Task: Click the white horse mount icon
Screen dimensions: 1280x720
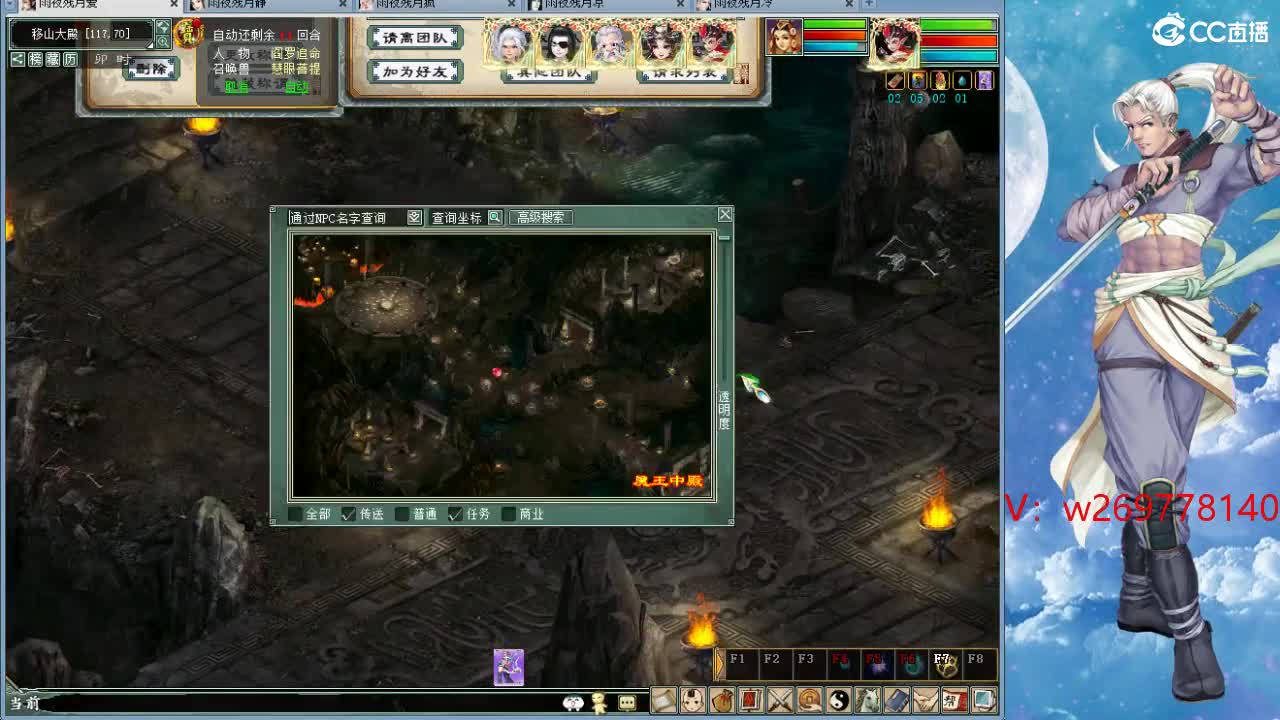Action: 867,700
